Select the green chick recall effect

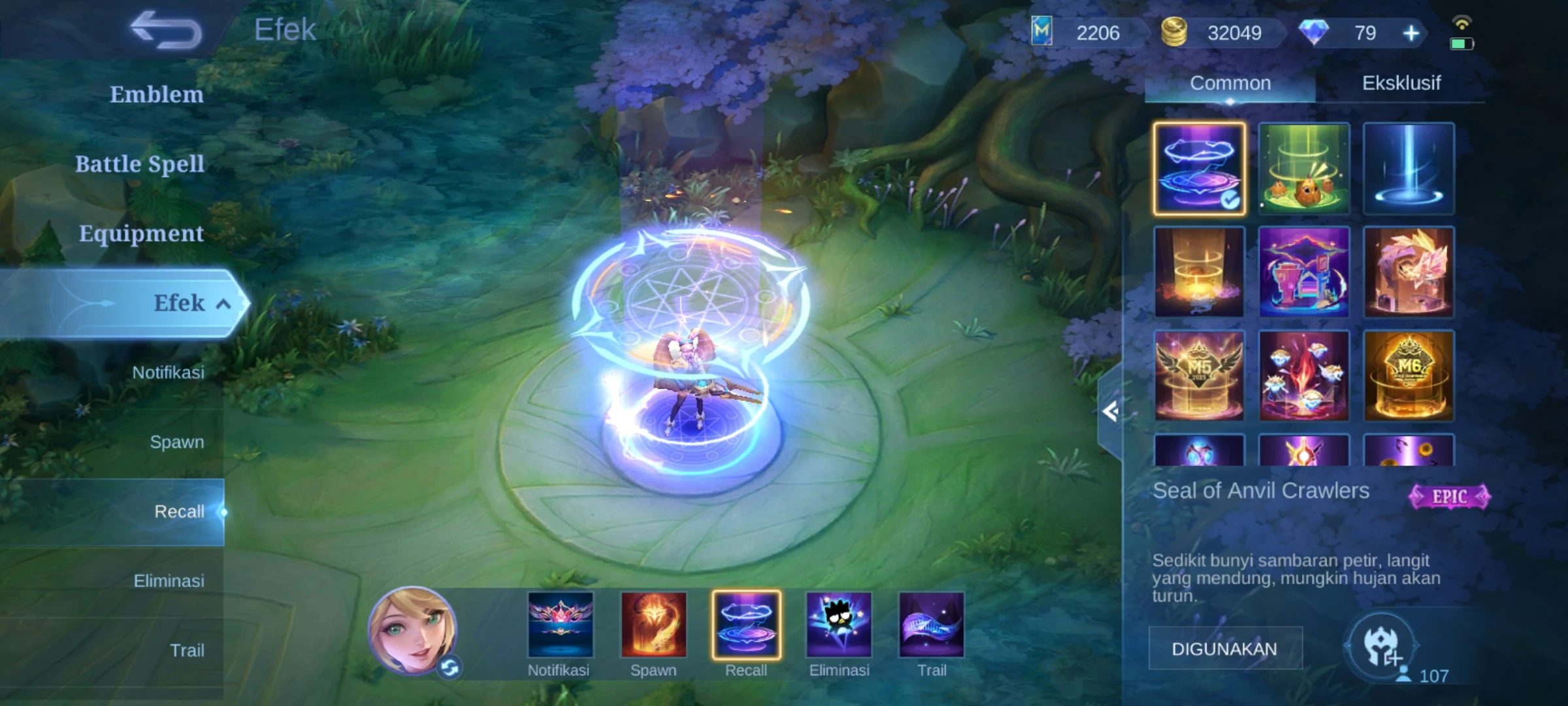point(1303,168)
